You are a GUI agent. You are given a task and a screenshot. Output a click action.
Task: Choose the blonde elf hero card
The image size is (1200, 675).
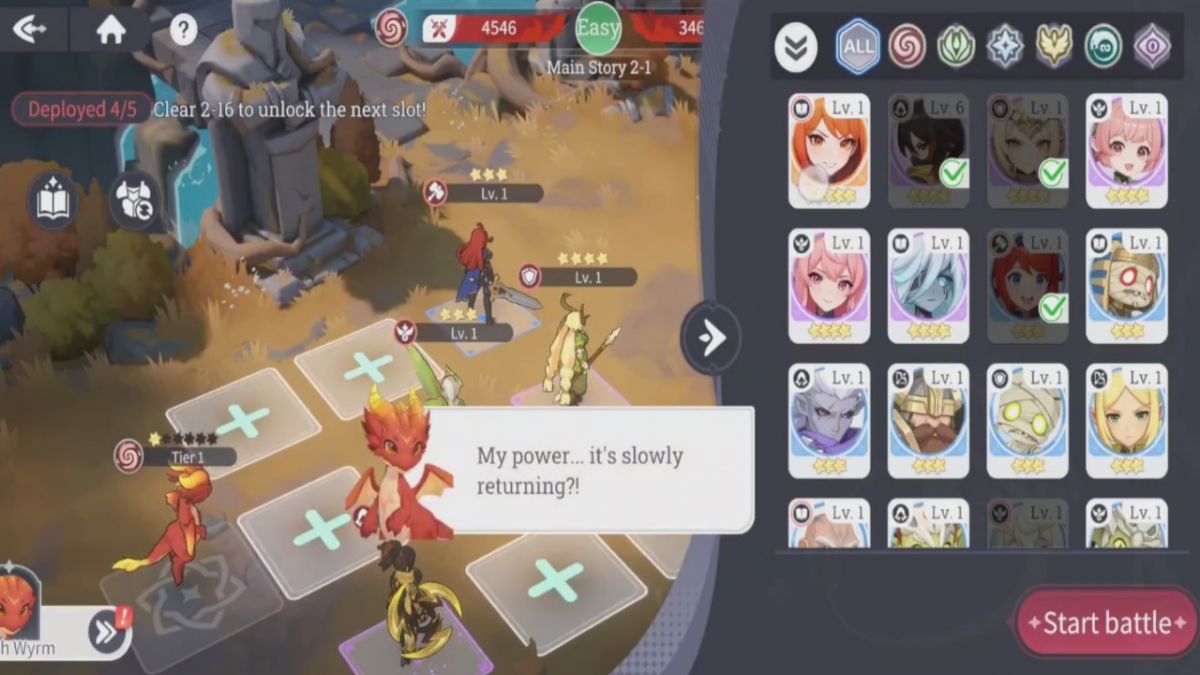tap(1126, 421)
